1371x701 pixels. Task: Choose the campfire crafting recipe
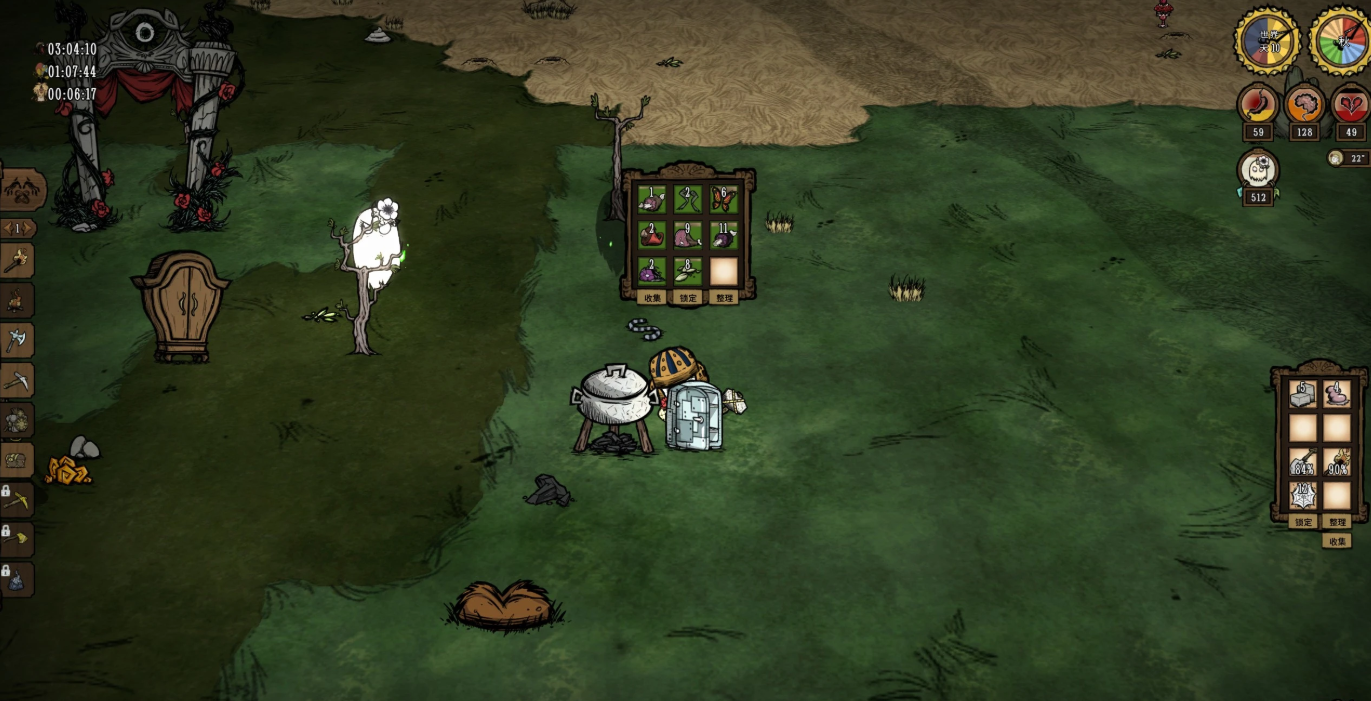click(17, 300)
